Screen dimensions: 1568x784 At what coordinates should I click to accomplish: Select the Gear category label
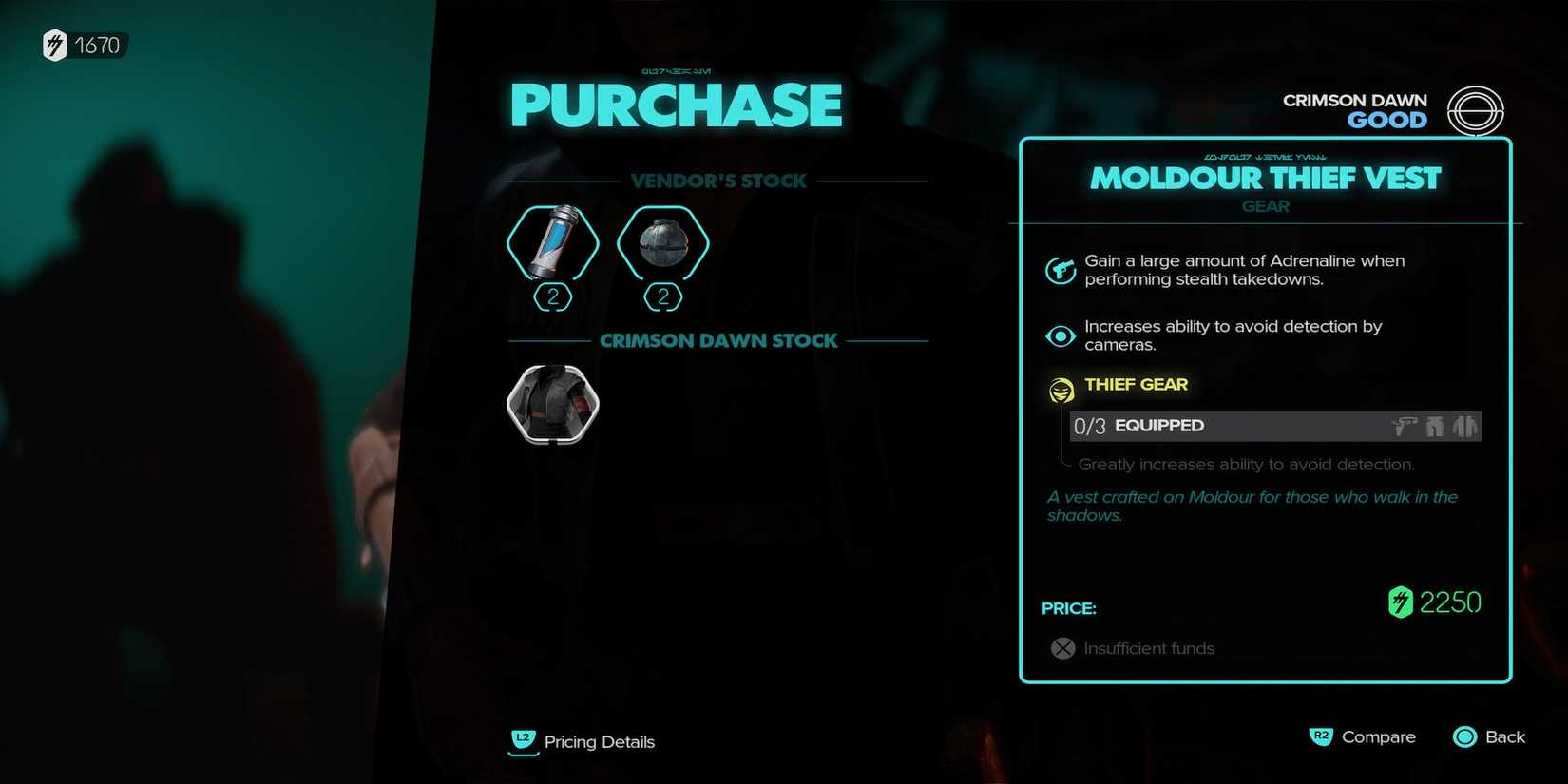click(x=1265, y=206)
